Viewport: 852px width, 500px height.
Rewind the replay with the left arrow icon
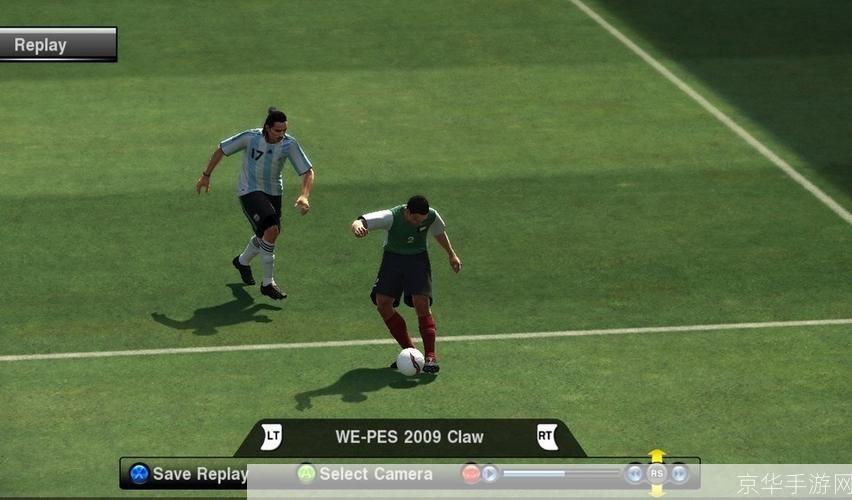635,473
